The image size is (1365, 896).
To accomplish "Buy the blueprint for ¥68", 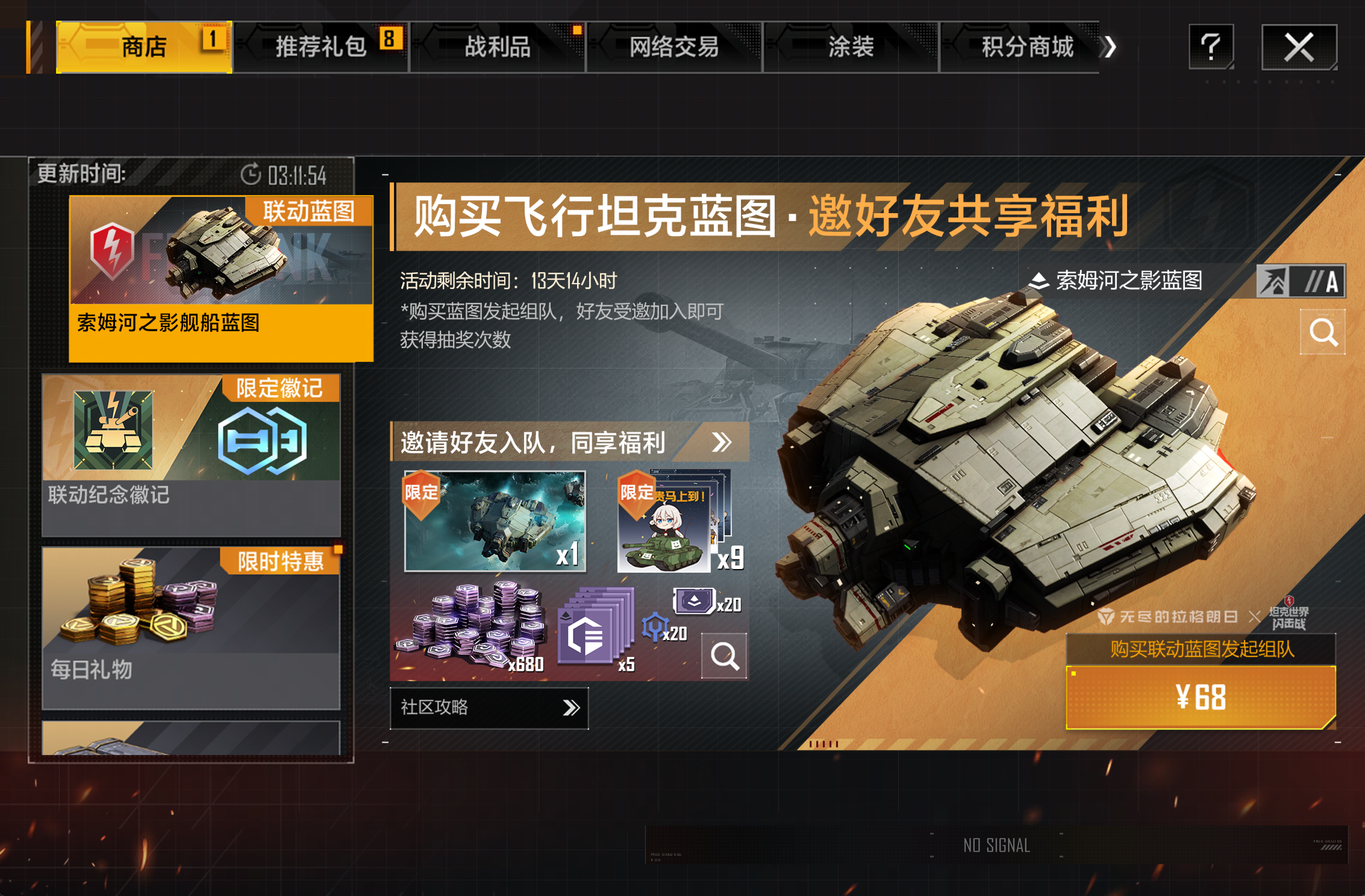I will coord(1200,697).
